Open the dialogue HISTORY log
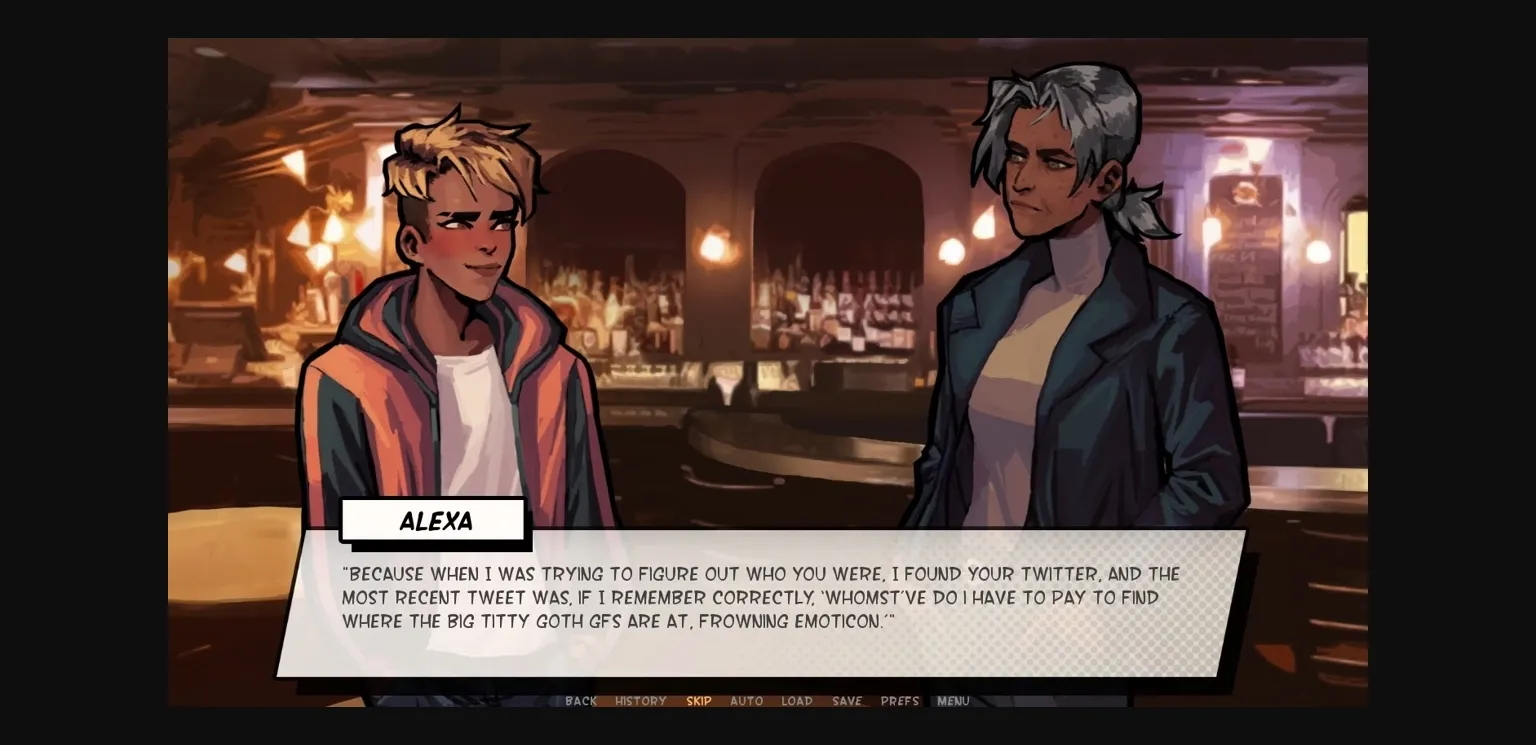 click(640, 701)
